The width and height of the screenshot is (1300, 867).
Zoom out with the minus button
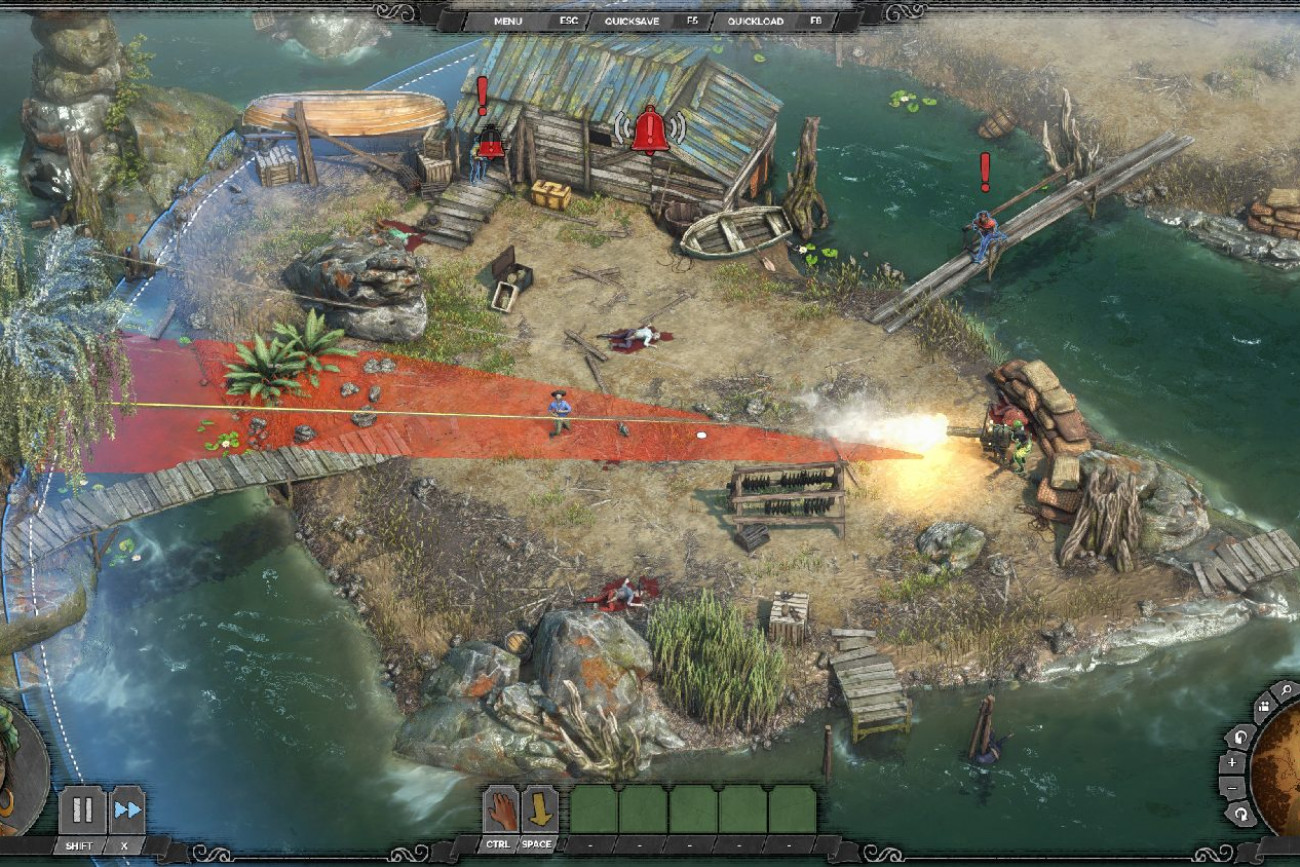(1232, 788)
